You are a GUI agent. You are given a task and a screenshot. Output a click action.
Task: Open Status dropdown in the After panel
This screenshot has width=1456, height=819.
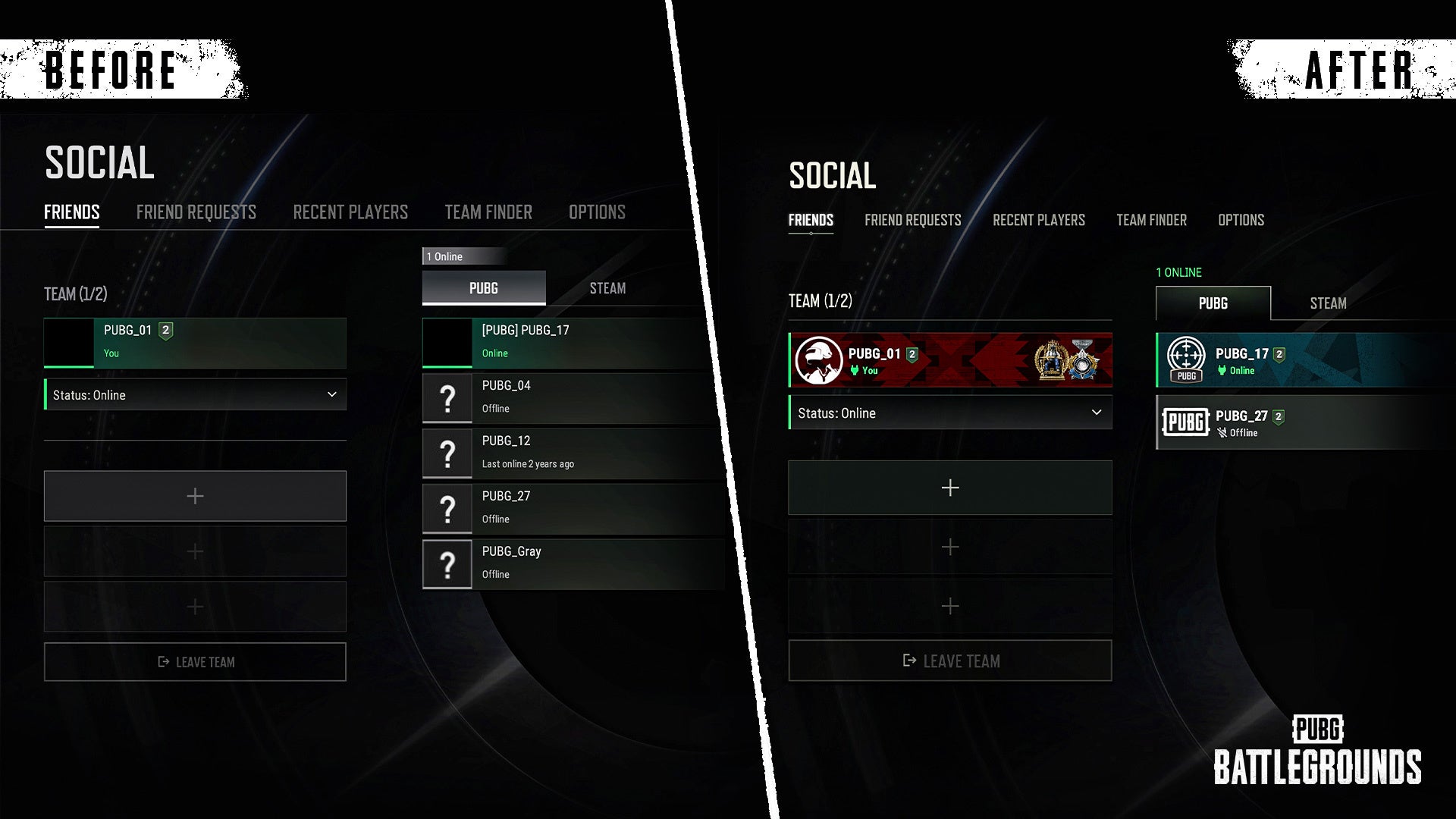click(950, 413)
